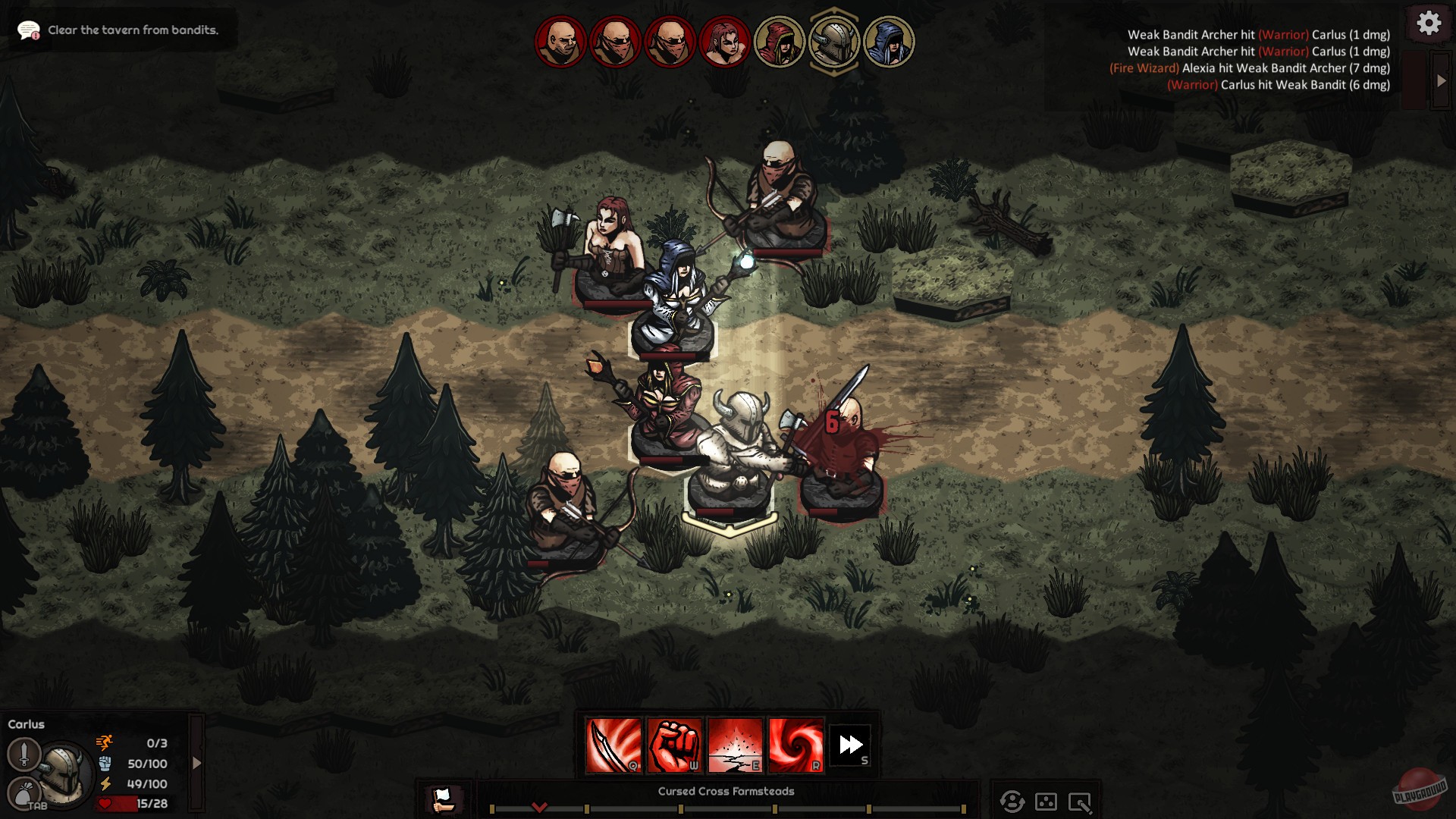Select the ground crack ability

click(x=735, y=745)
